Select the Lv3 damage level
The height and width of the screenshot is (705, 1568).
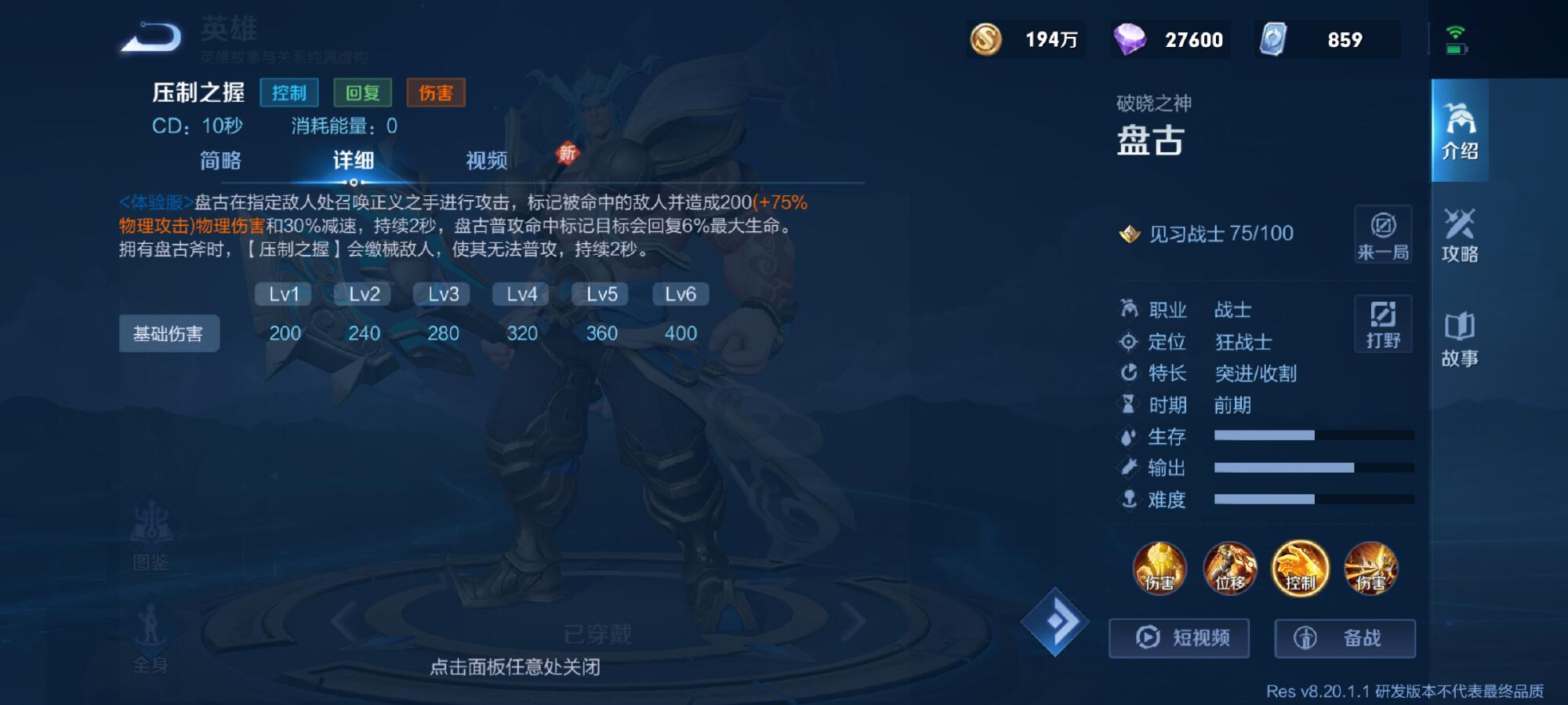(441, 294)
